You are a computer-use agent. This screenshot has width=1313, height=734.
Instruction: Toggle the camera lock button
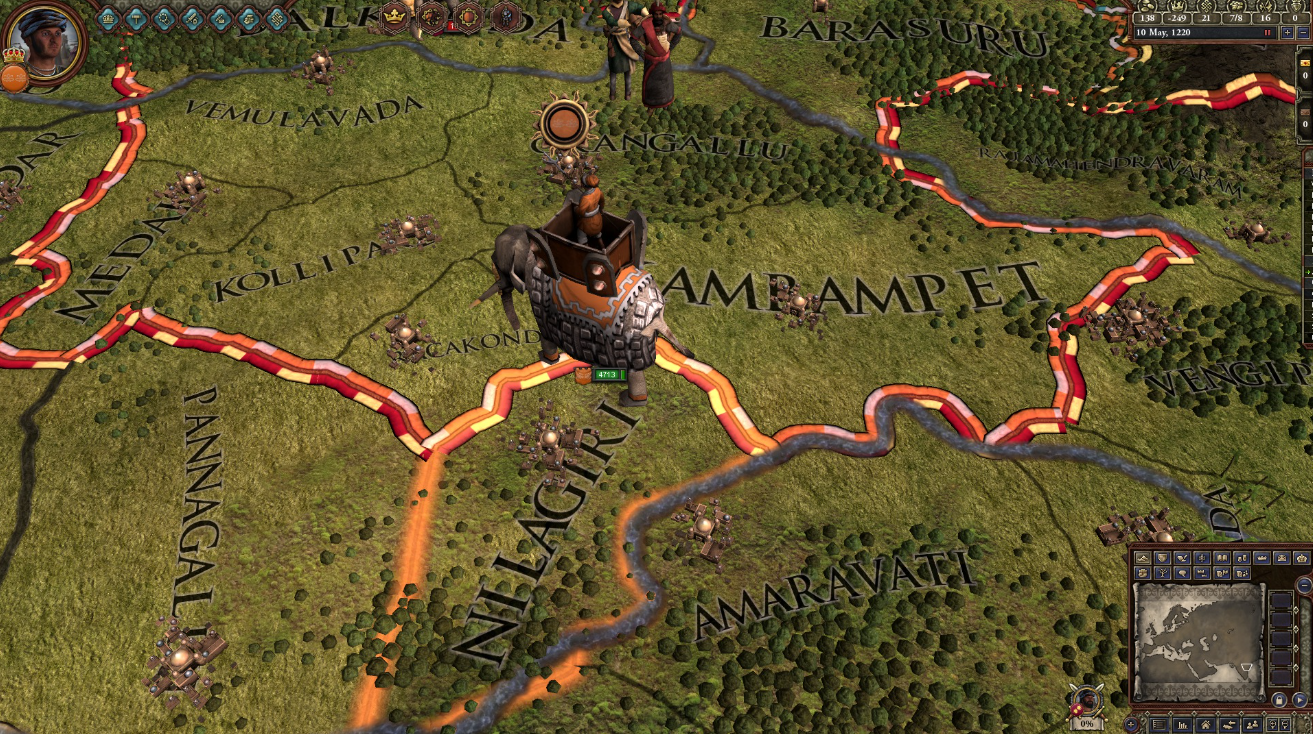[1279, 699]
